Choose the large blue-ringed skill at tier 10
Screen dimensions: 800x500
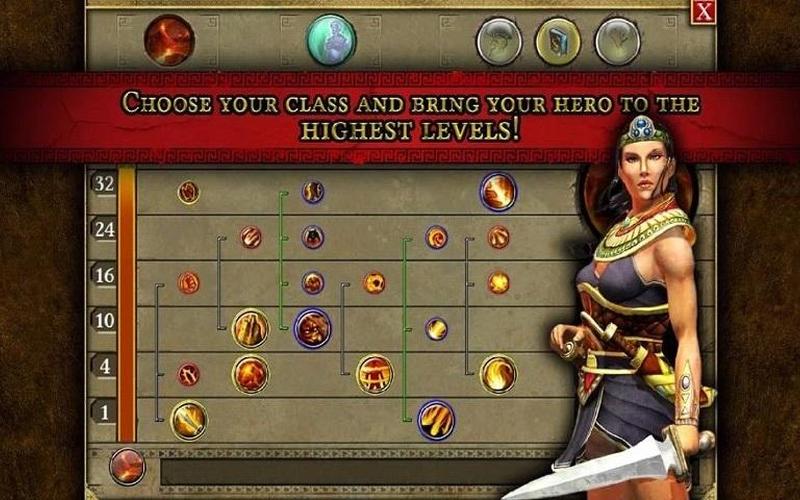[x=312, y=328]
